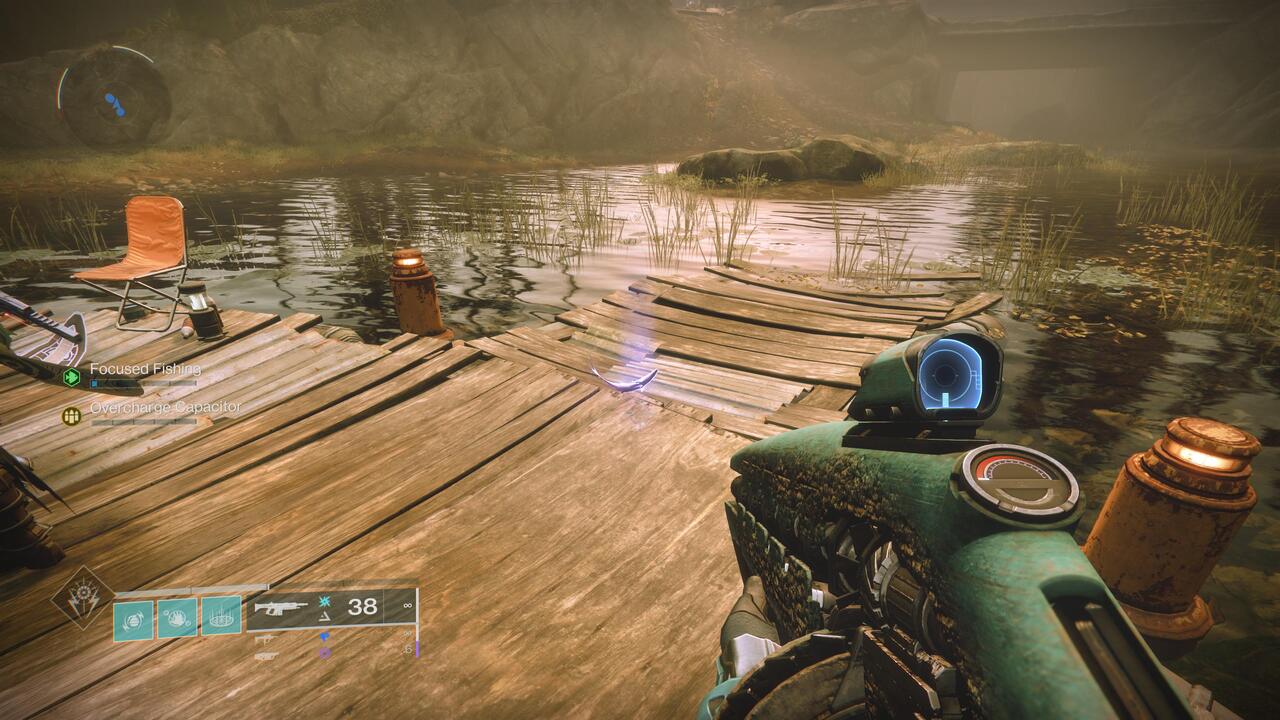
Task: Select the Focused Fishing buff icon
Action: click(71, 377)
